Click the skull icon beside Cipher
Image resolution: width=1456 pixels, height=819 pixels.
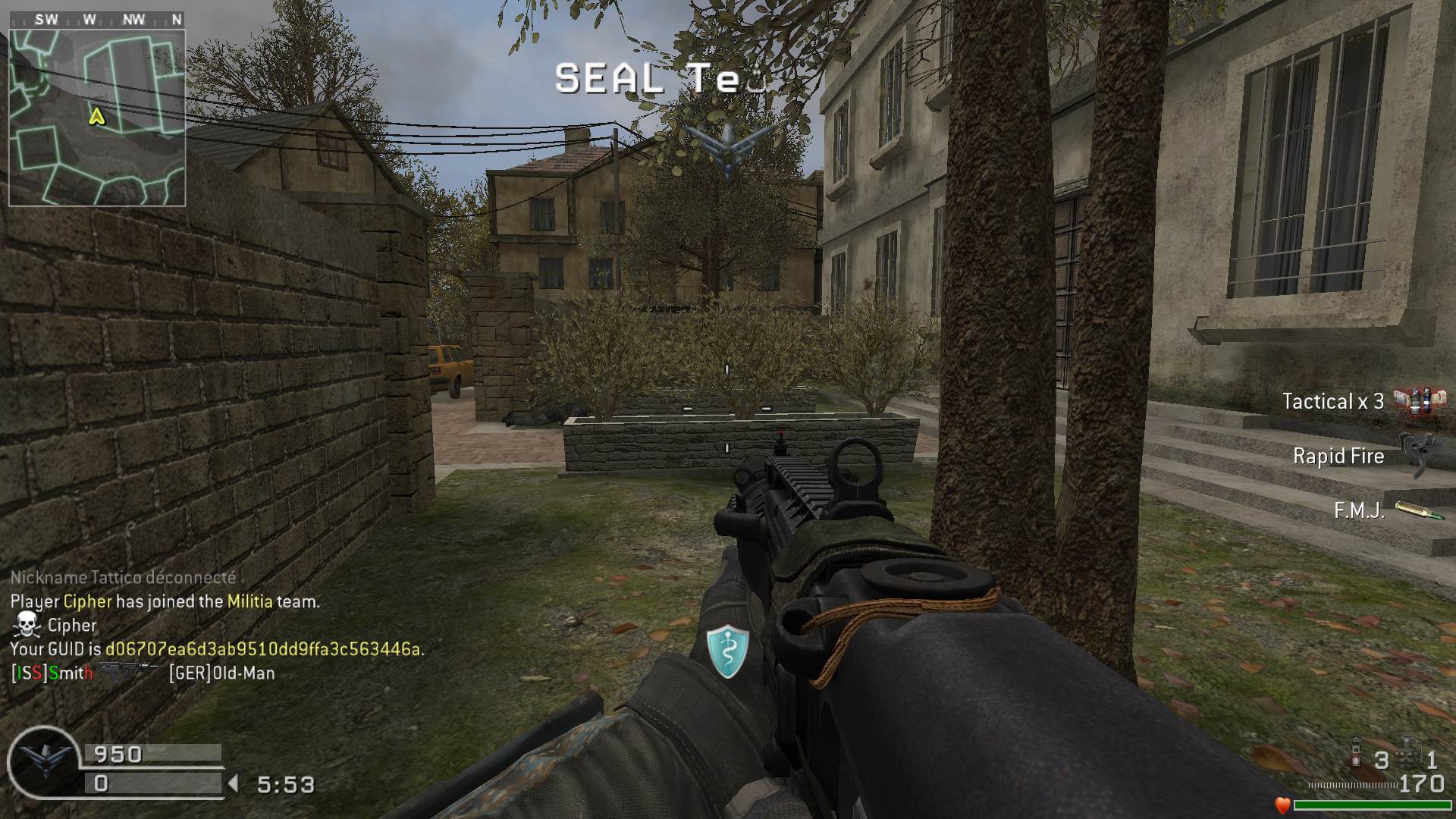[27, 625]
